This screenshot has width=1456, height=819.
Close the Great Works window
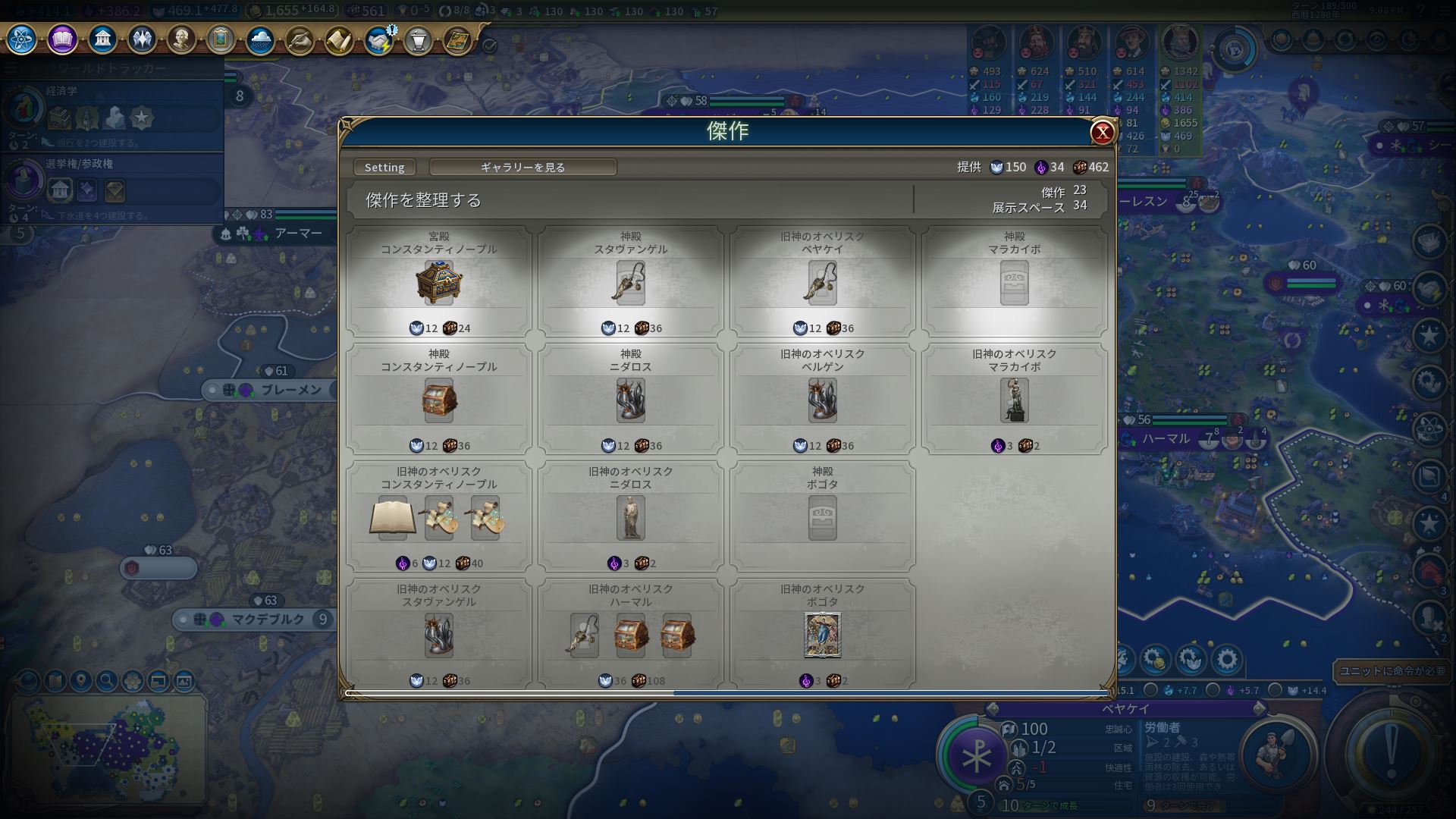click(x=1102, y=133)
